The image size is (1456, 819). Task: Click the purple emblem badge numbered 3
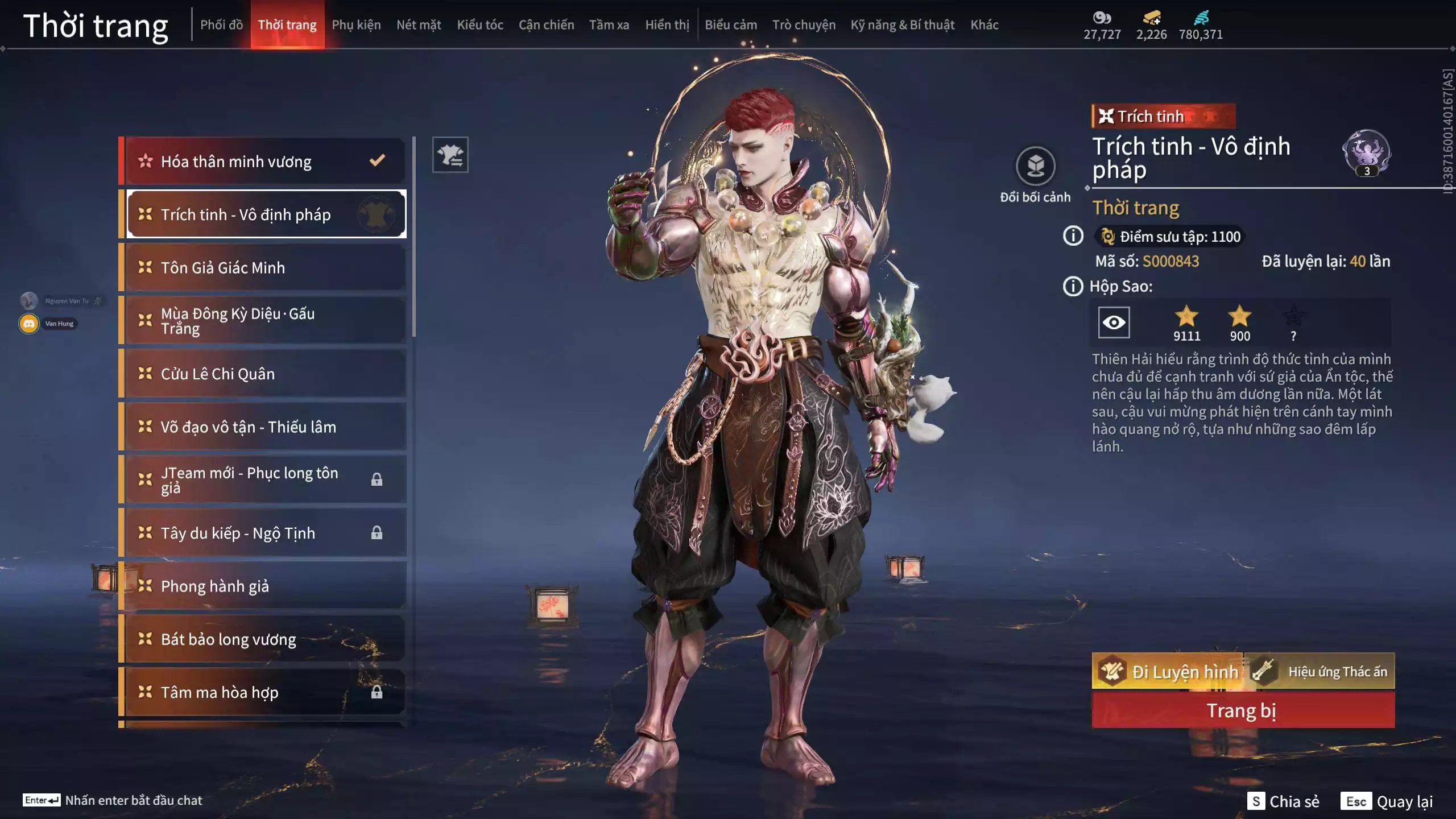click(x=1368, y=152)
